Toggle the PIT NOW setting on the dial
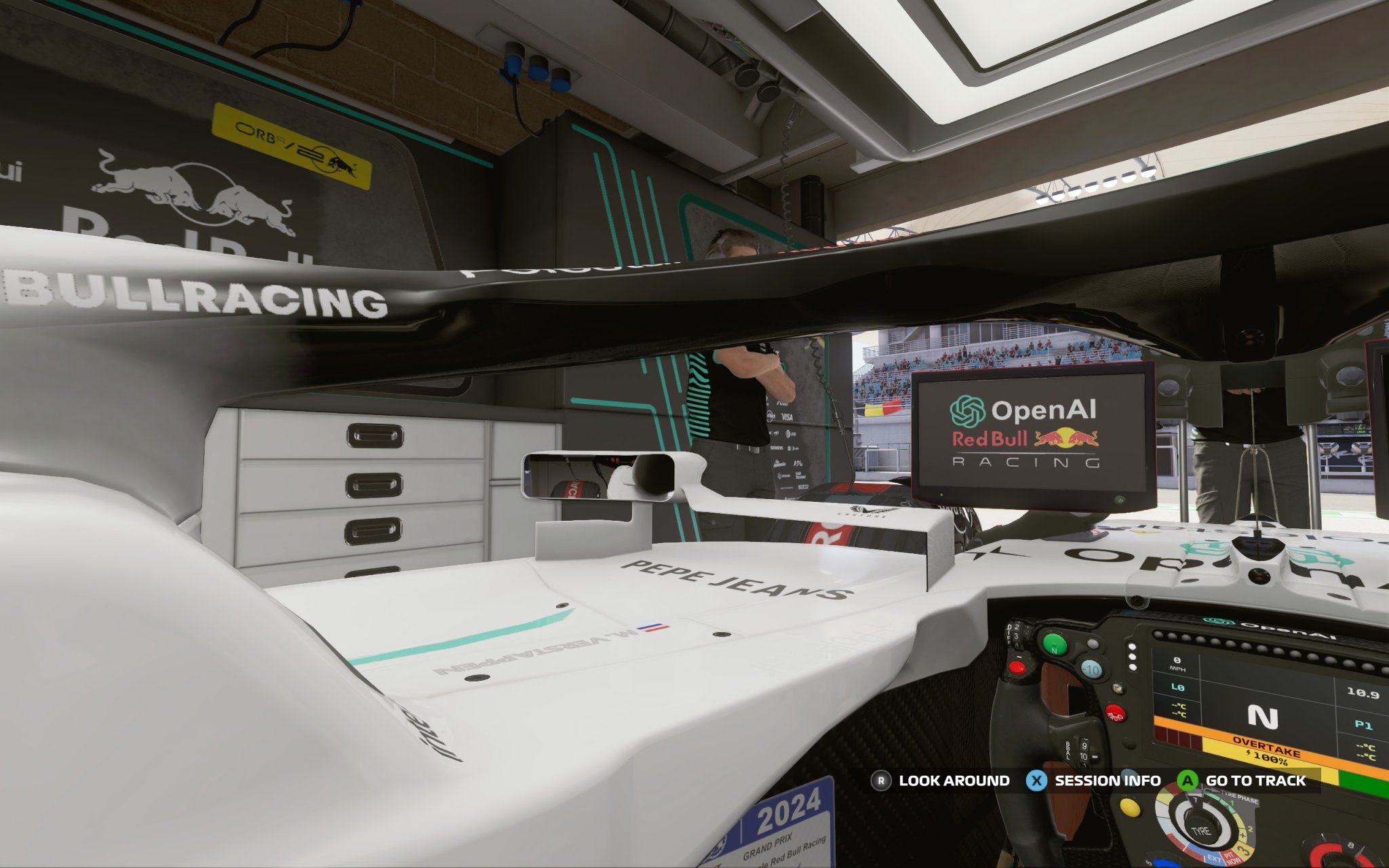The height and width of the screenshot is (868, 1389). (1233, 858)
